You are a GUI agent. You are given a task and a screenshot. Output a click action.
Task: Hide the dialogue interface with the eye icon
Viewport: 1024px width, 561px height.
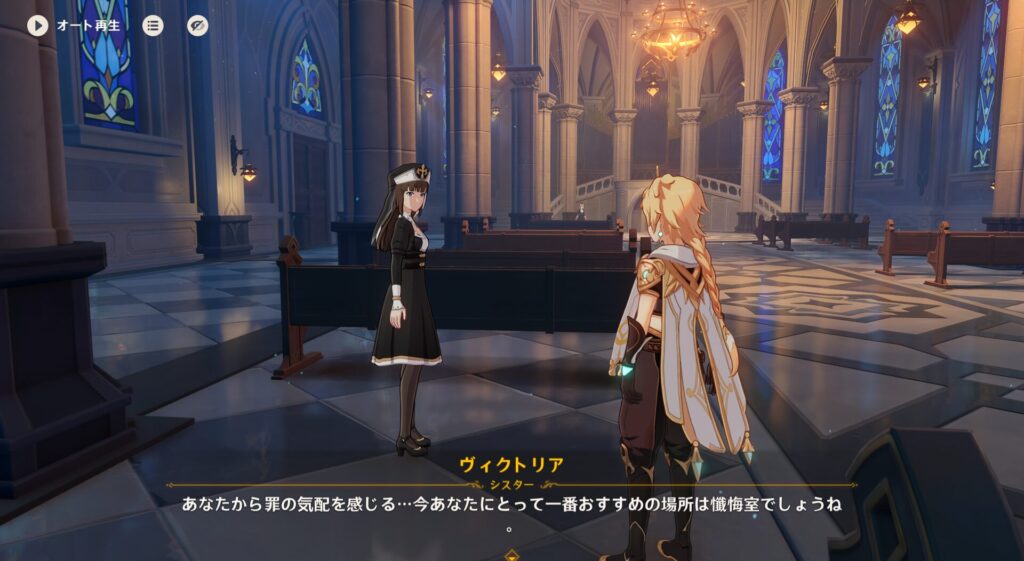pyautogui.click(x=198, y=25)
